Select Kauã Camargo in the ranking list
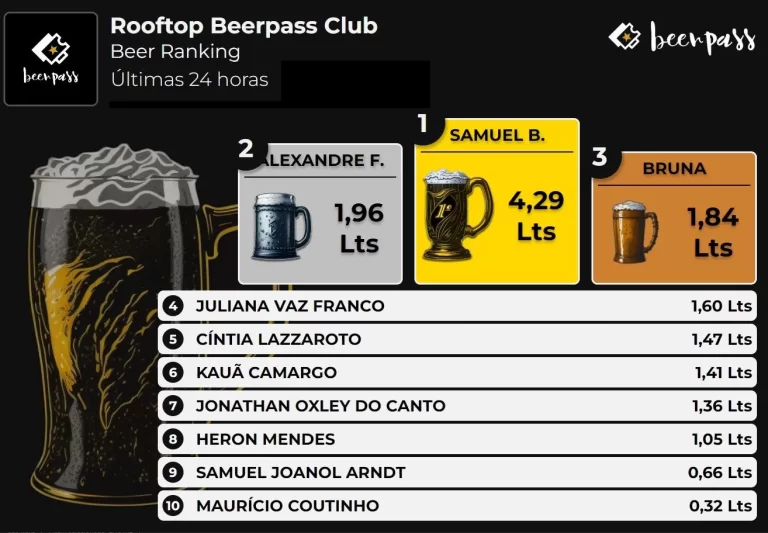This screenshot has width=768, height=533. [457, 373]
